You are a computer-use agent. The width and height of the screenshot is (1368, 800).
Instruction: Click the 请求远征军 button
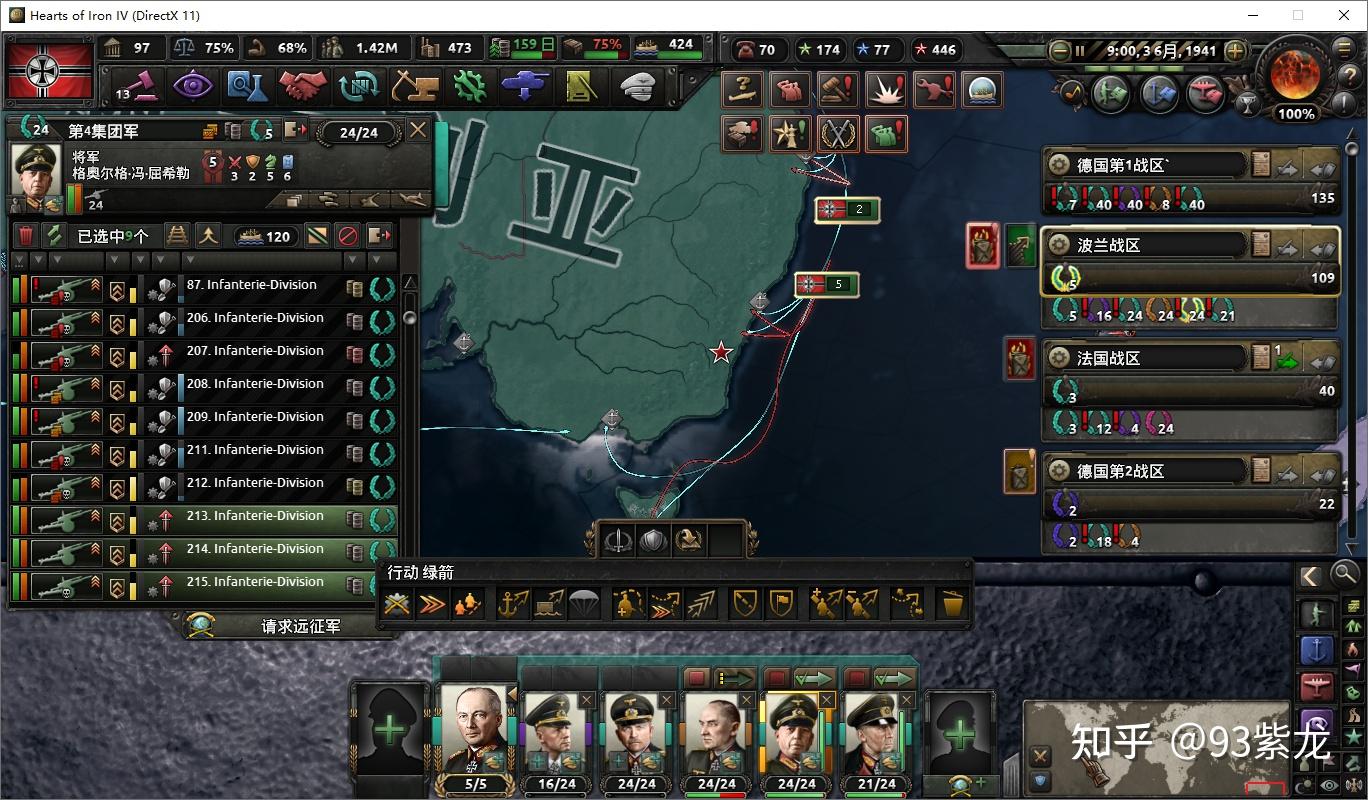pyautogui.click(x=300, y=626)
